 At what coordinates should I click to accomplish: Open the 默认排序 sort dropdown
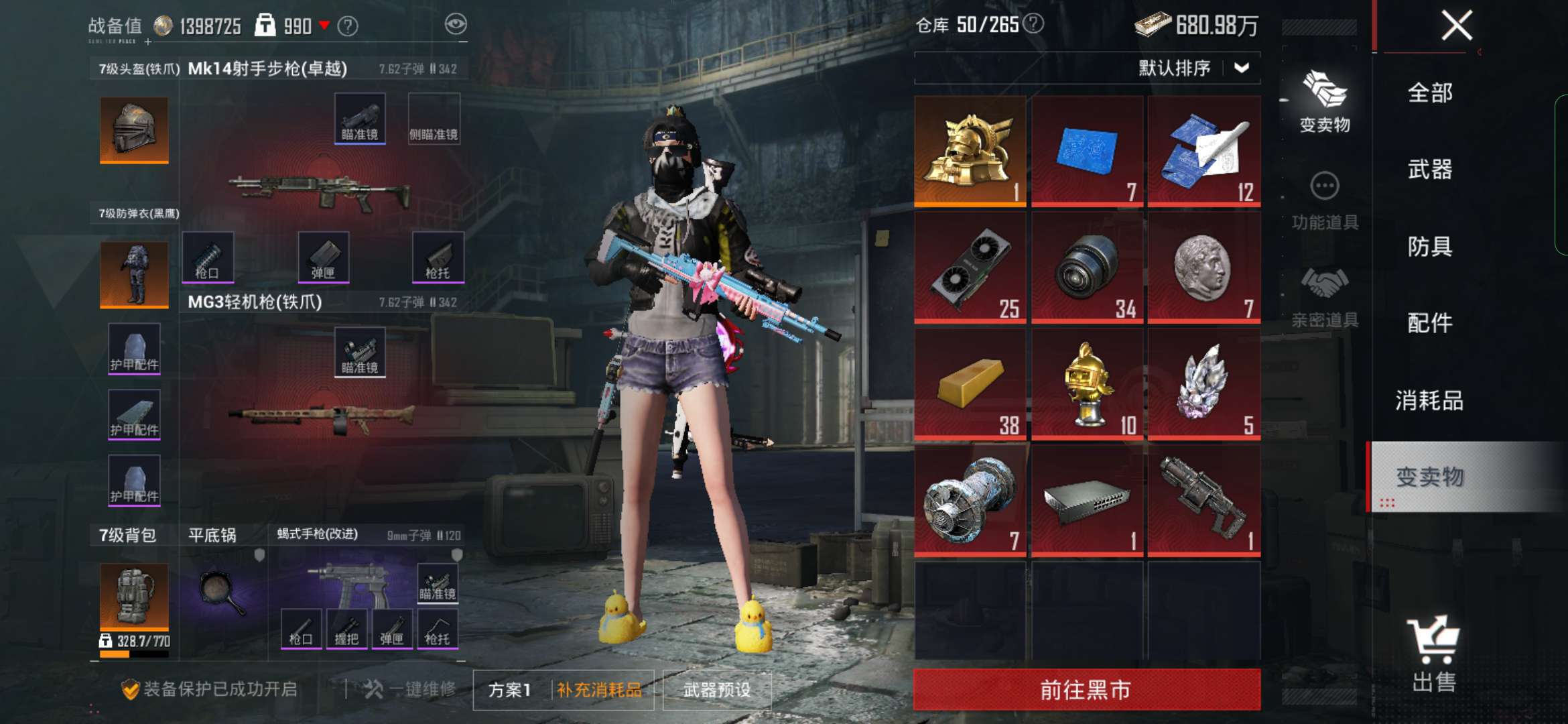coord(1193,68)
